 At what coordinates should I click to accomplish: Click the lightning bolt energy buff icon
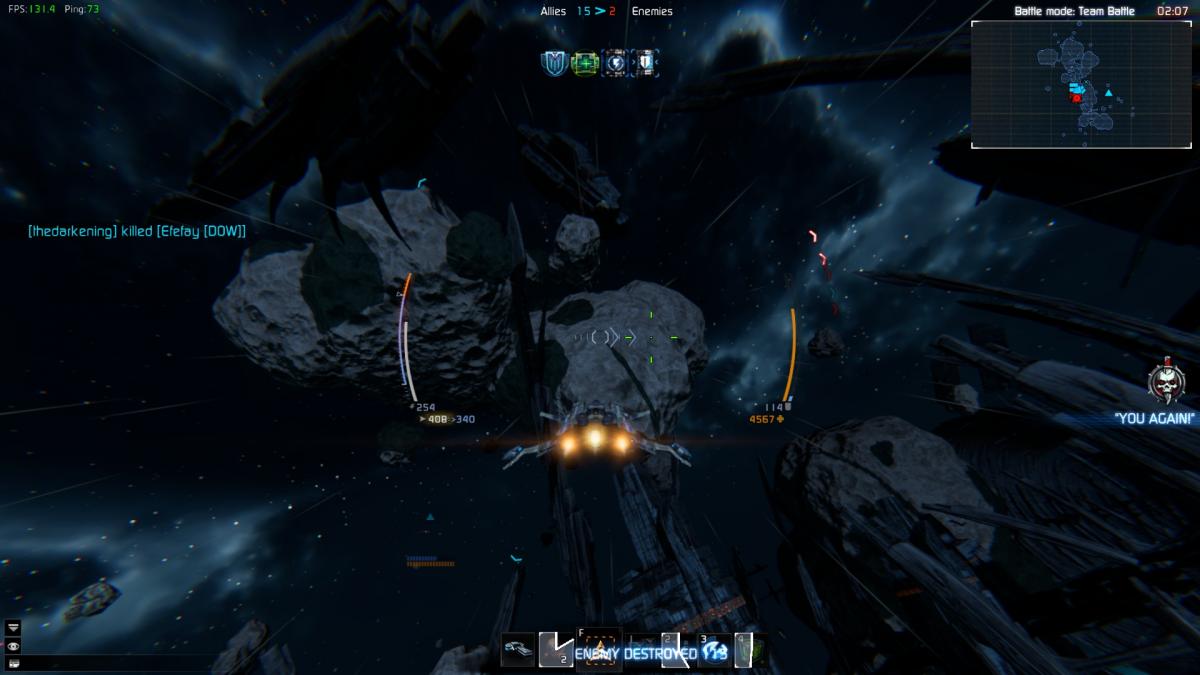[615, 63]
